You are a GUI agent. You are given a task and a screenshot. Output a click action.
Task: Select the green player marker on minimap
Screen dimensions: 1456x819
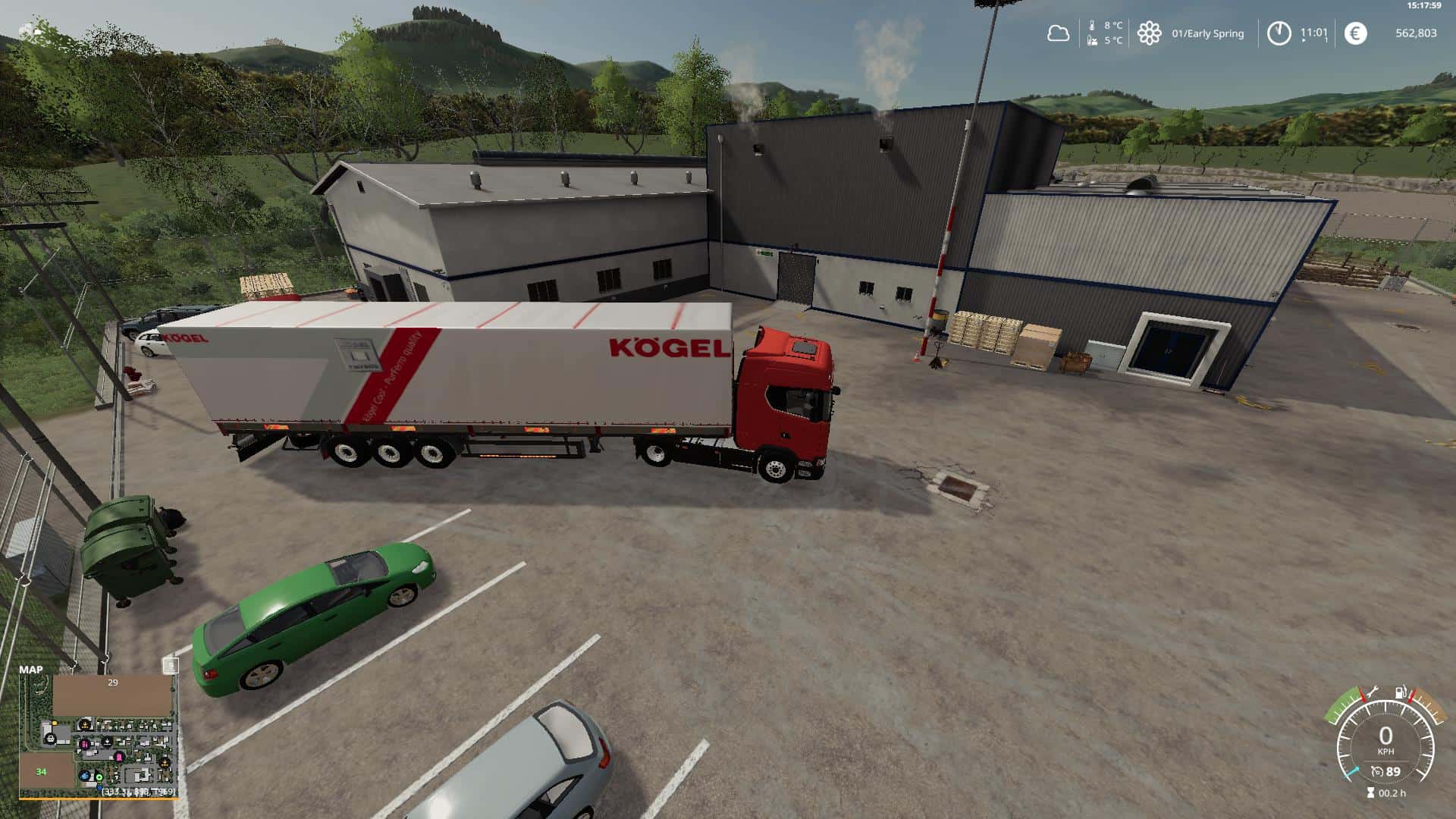[99, 777]
